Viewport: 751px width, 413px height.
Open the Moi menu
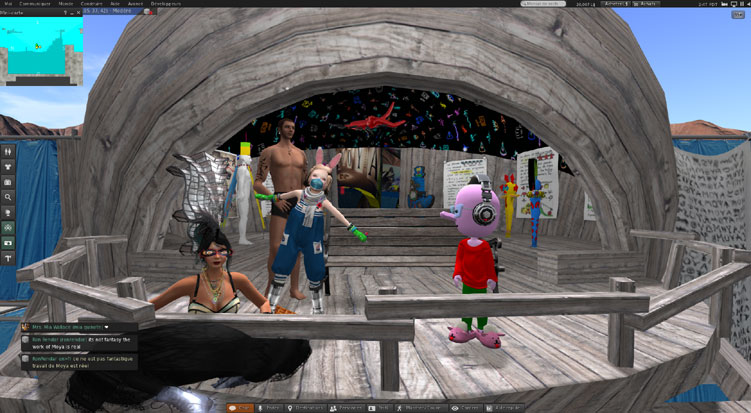[x=8, y=4]
